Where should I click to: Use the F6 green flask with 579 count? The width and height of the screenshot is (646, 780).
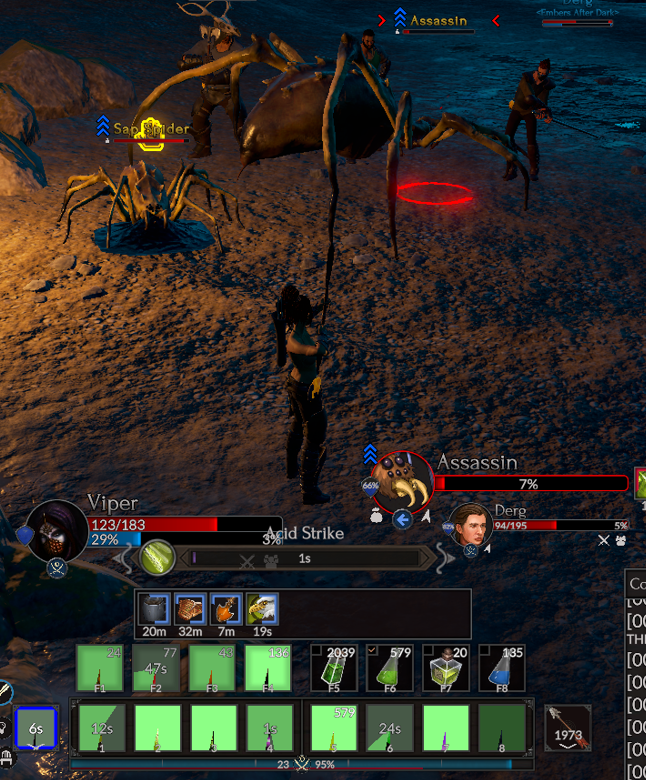[389, 668]
